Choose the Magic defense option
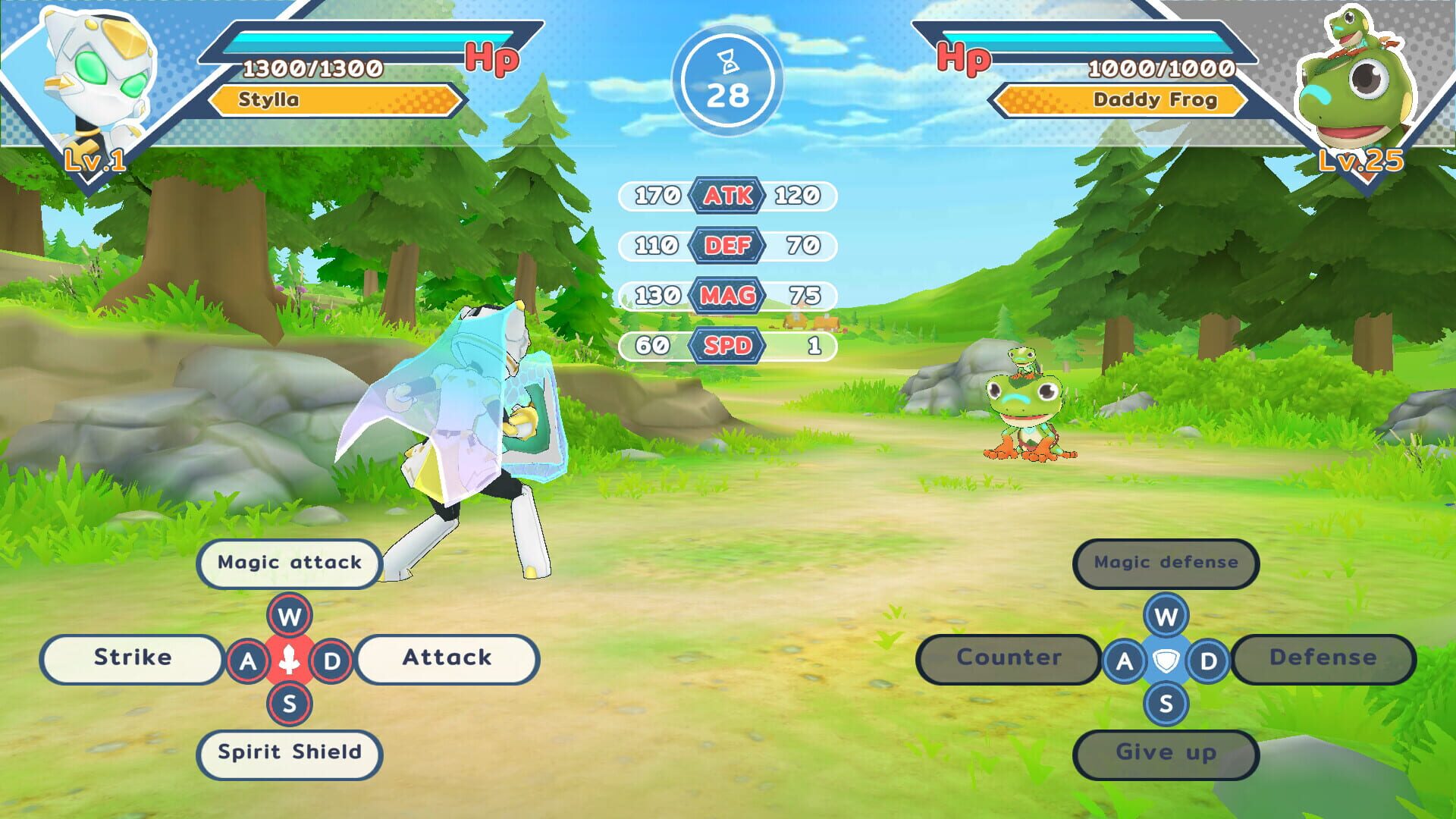Image resolution: width=1456 pixels, height=819 pixels. point(1166,563)
